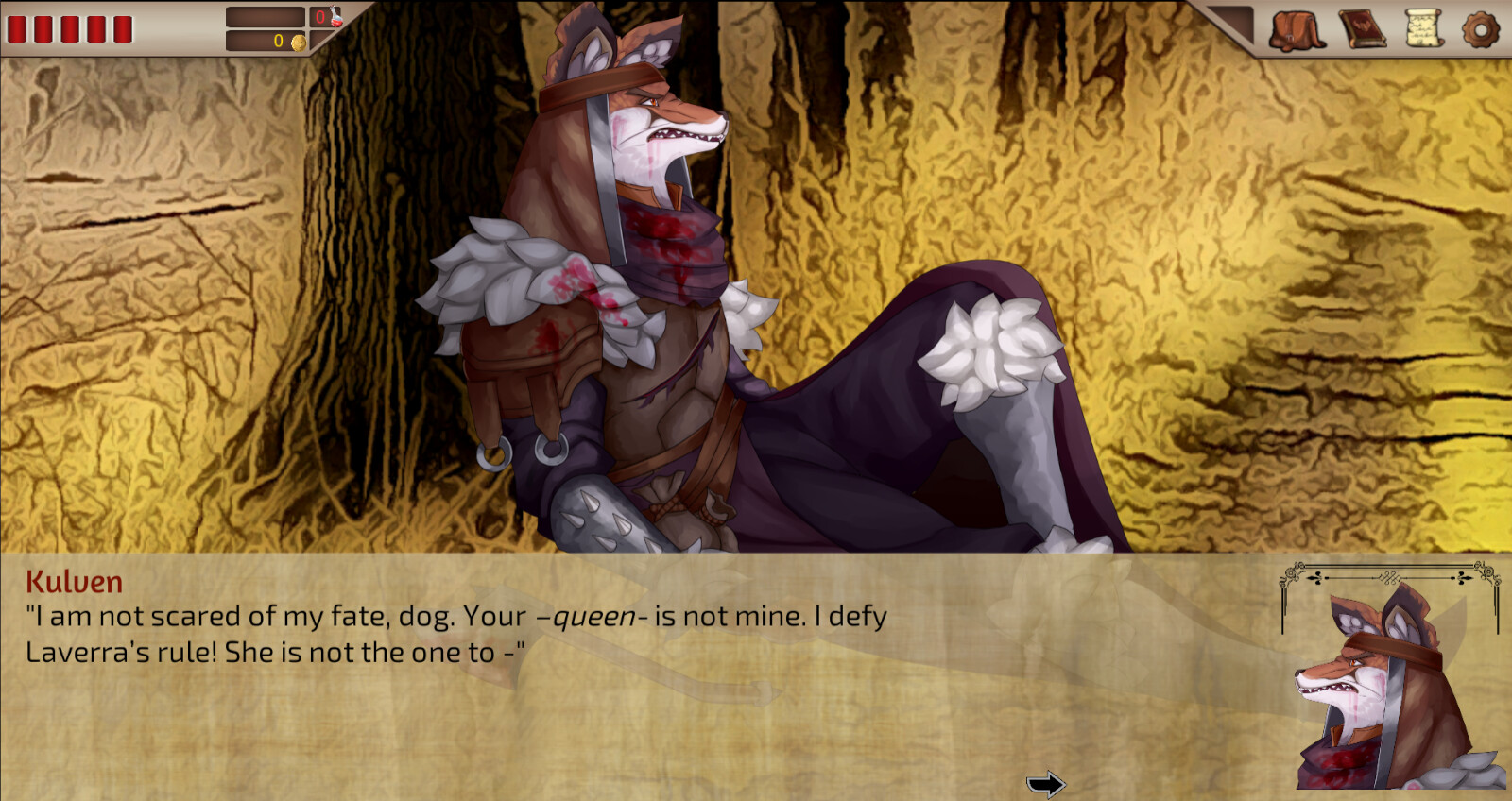The image size is (1512, 801).
Task: View the quest scroll
Action: tap(1425, 26)
